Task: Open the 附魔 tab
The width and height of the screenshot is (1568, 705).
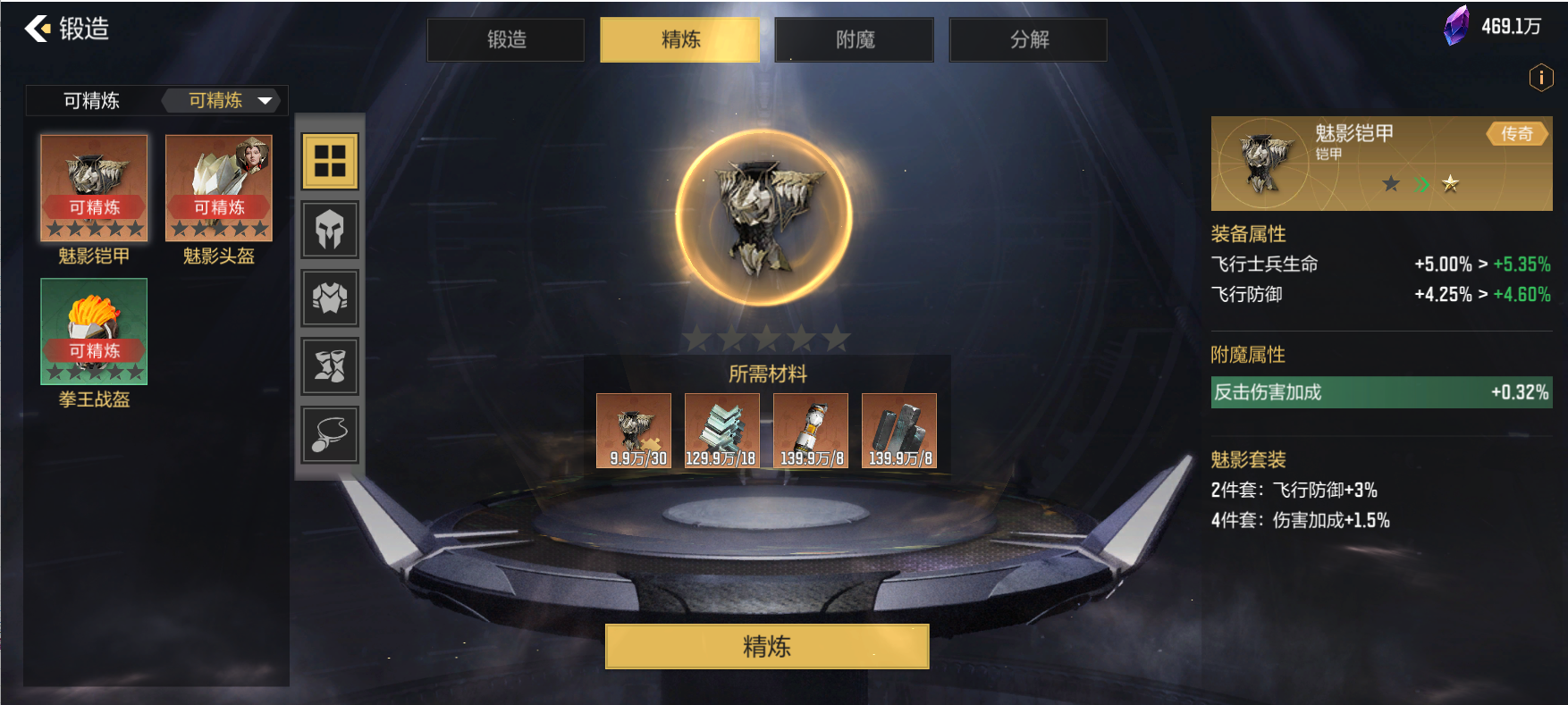Action: click(x=855, y=40)
